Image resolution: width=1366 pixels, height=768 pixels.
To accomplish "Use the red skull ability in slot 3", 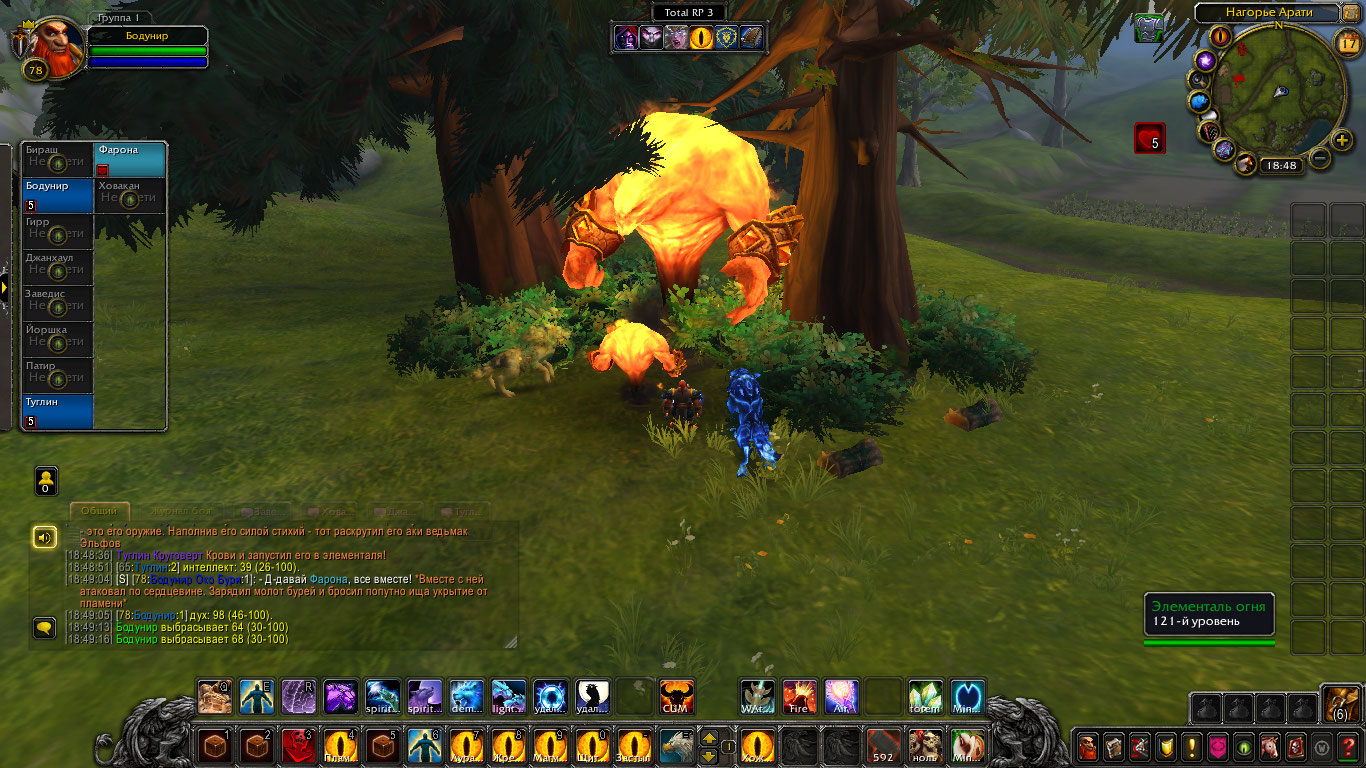I will (x=298, y=746).
